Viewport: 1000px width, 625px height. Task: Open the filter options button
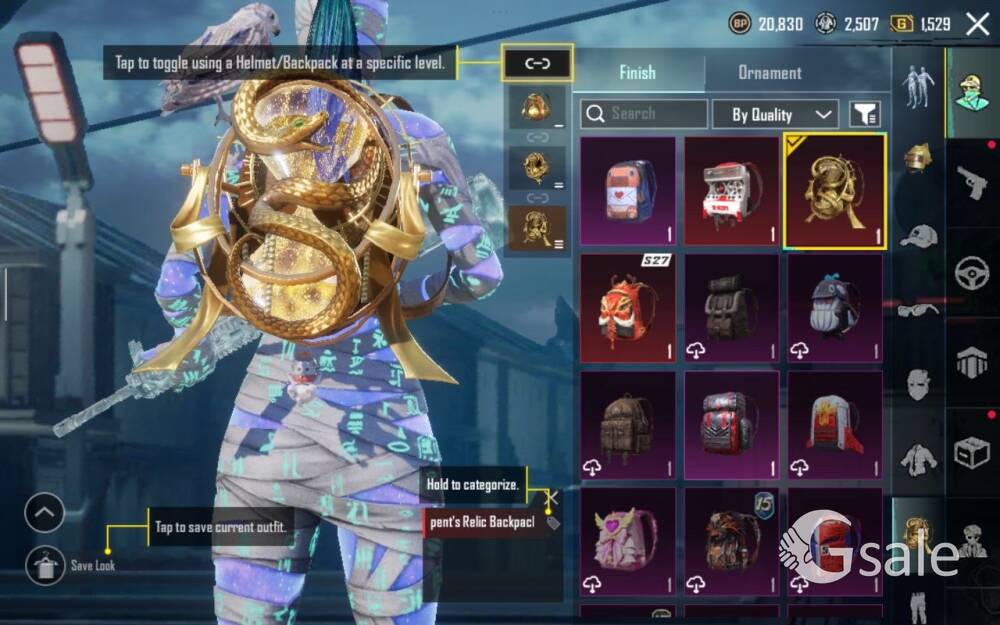[x=865, y=114]
